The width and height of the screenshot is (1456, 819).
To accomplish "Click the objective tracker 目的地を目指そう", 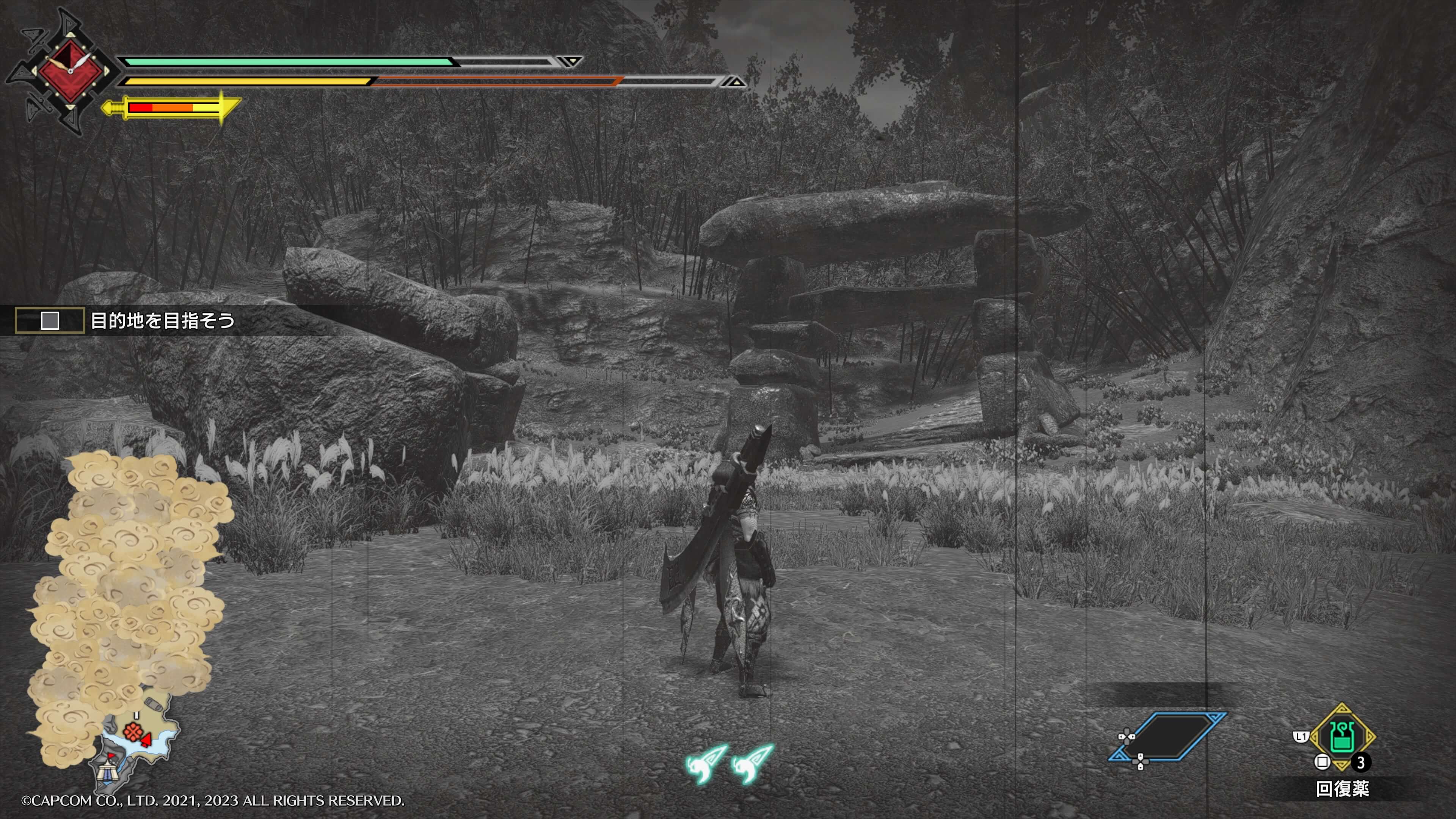I will coord(162,321).
